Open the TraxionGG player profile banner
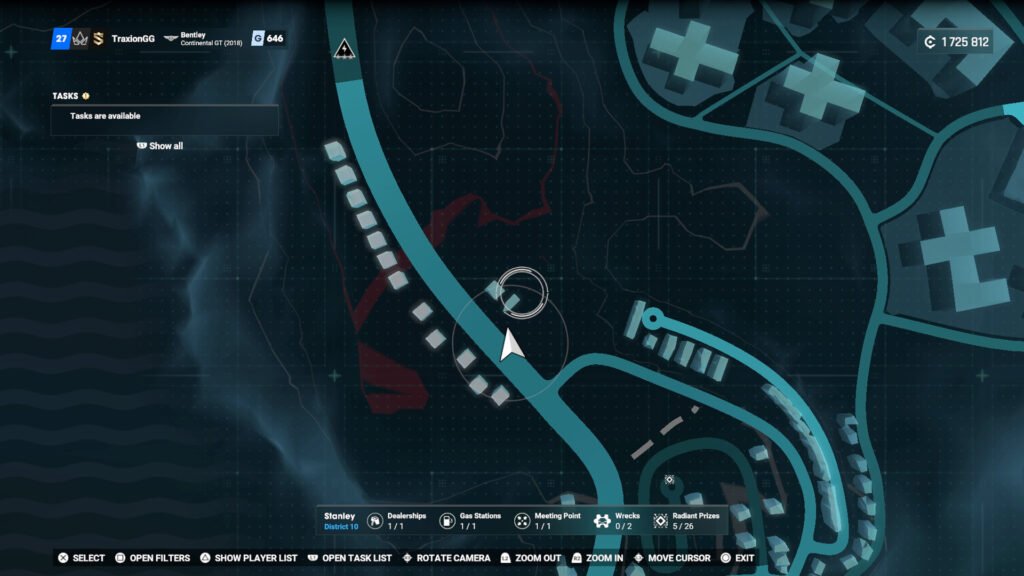Viewport: 1024px width, 576px height. point(132,39)
